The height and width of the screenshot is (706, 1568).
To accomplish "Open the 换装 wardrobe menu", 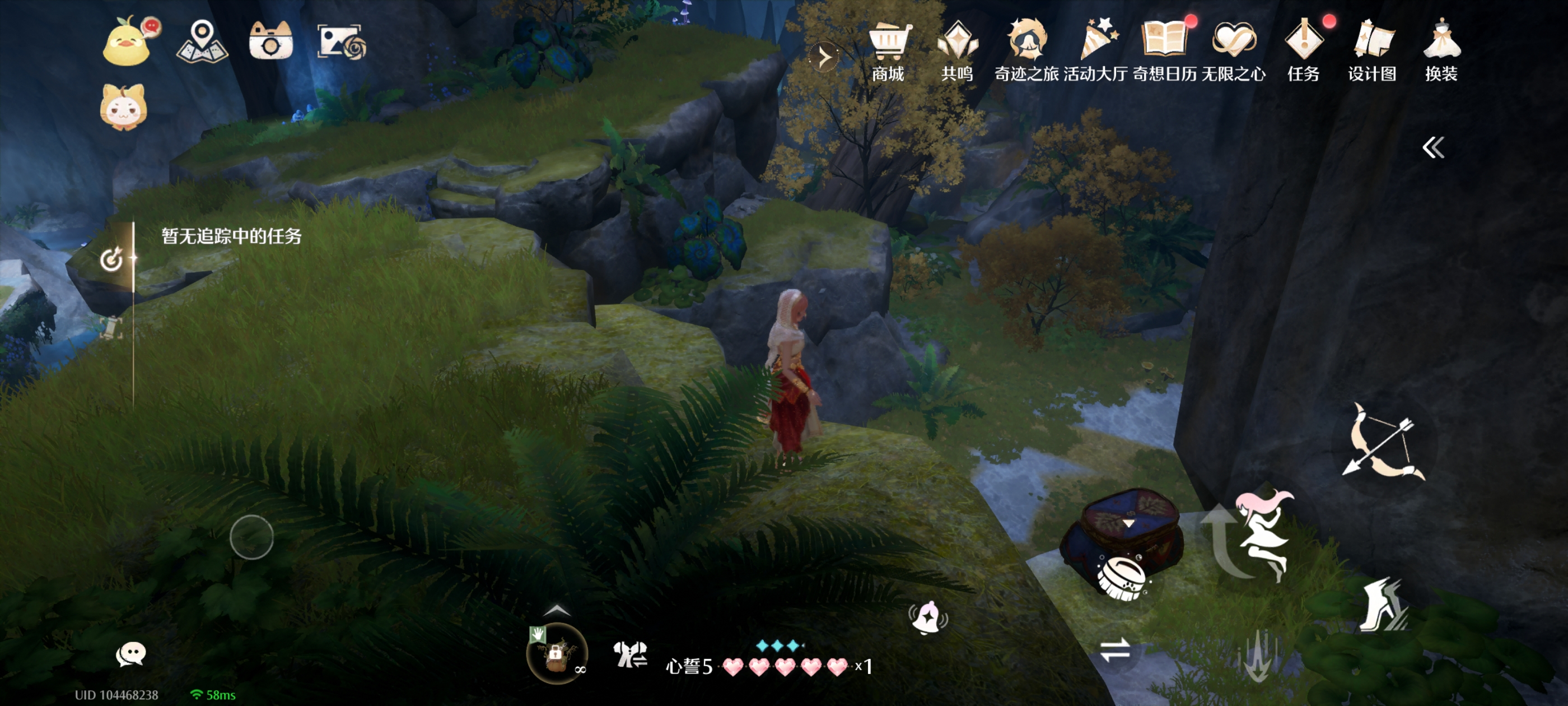I will click(1441, 50).
